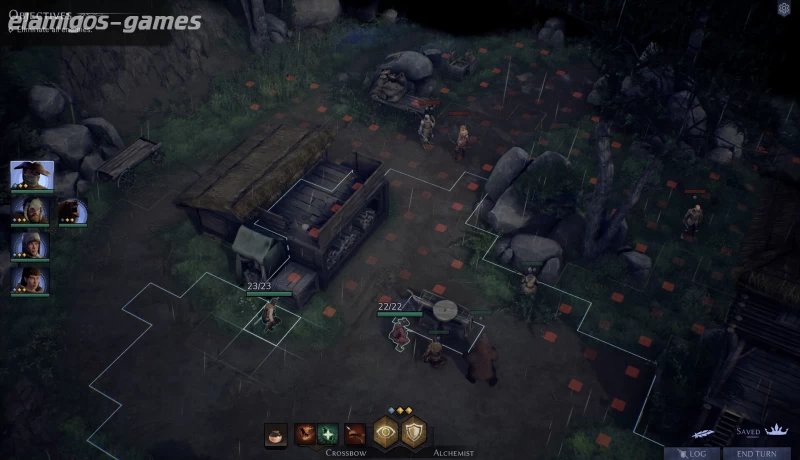Select the bearded hooded character portrait

click(31, 210)
